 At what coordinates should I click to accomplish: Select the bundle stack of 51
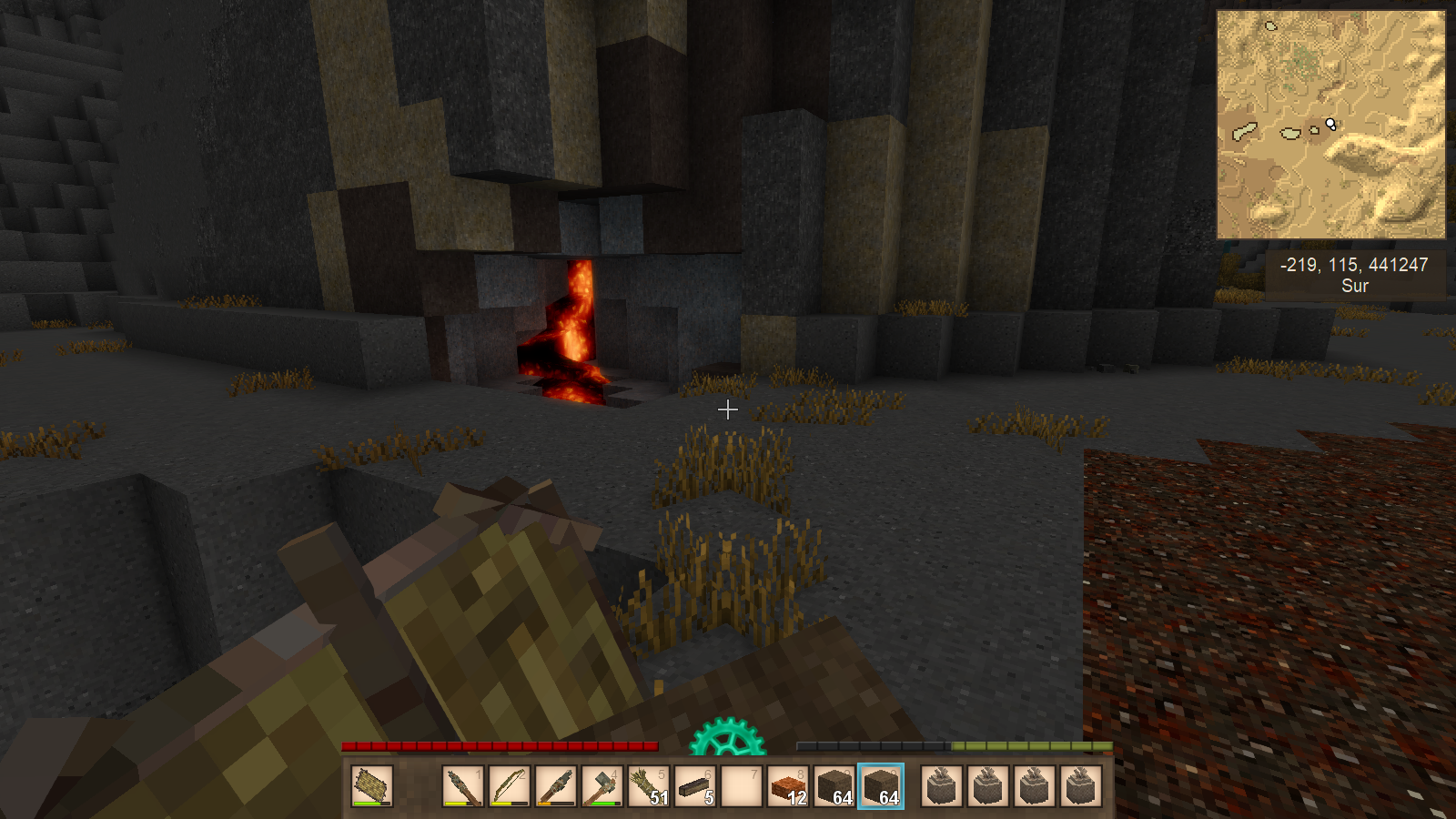pyautogui.click(x=649, y=785)
